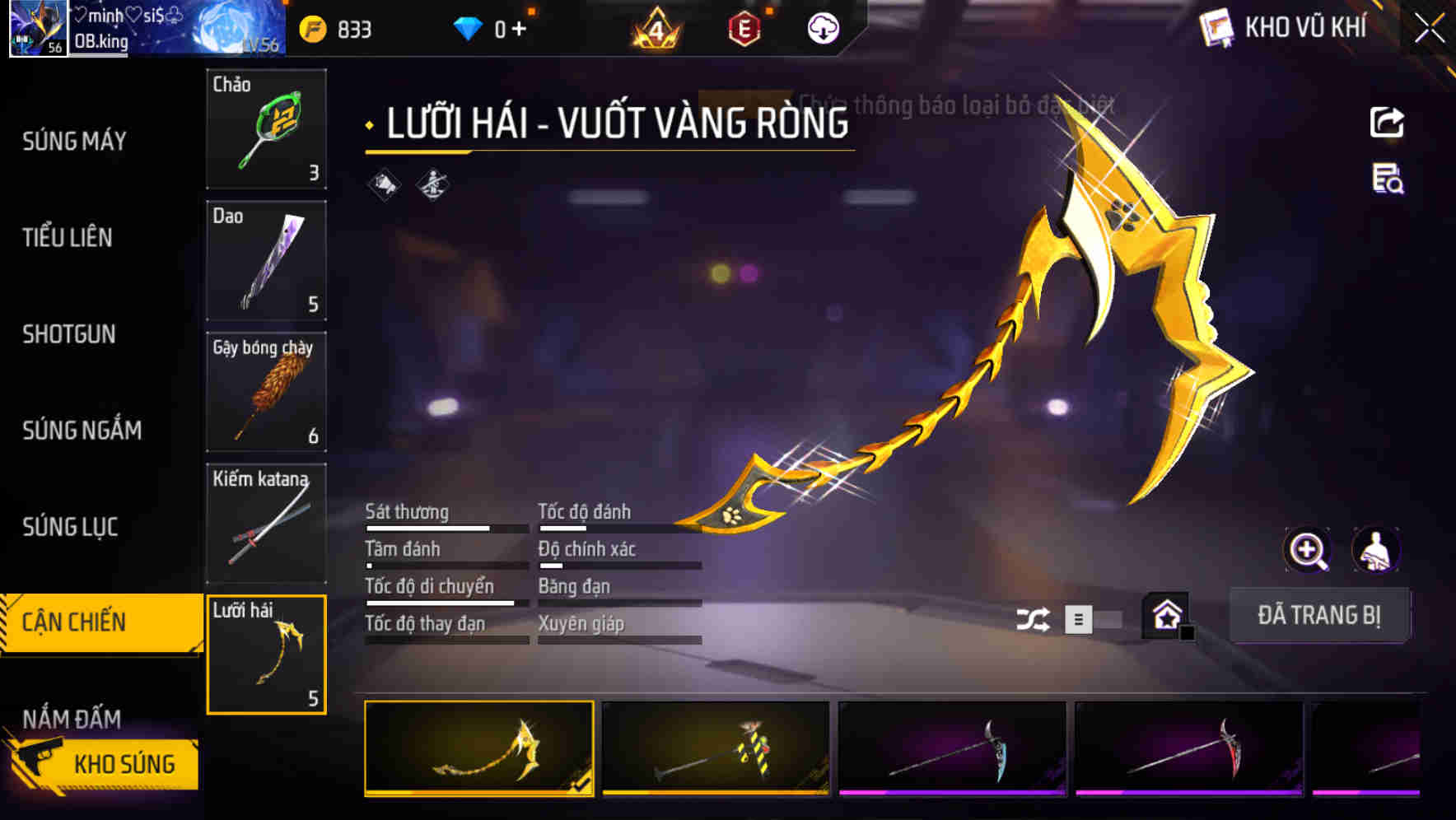Screen dimensions: 1456x820
Task: Click the magnifier zoom preview icon
Action: pyautogui.click(x=1308, y=549)
